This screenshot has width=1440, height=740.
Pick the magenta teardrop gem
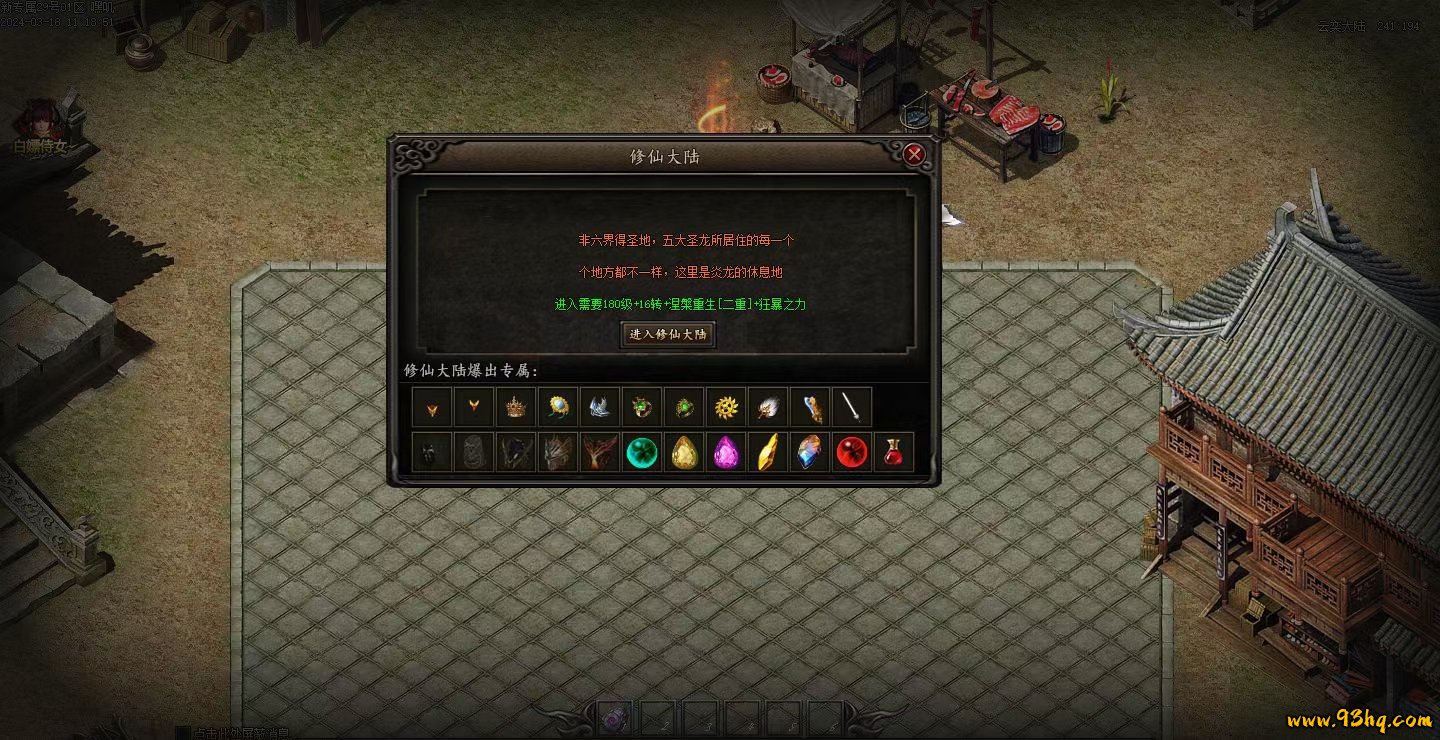(726, 452)
